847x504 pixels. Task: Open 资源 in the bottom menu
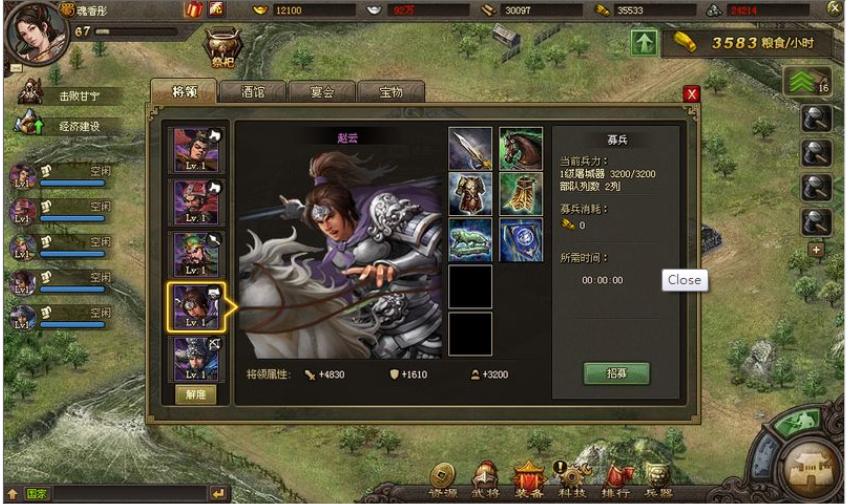pyautogui.click(x=443, y=480)
